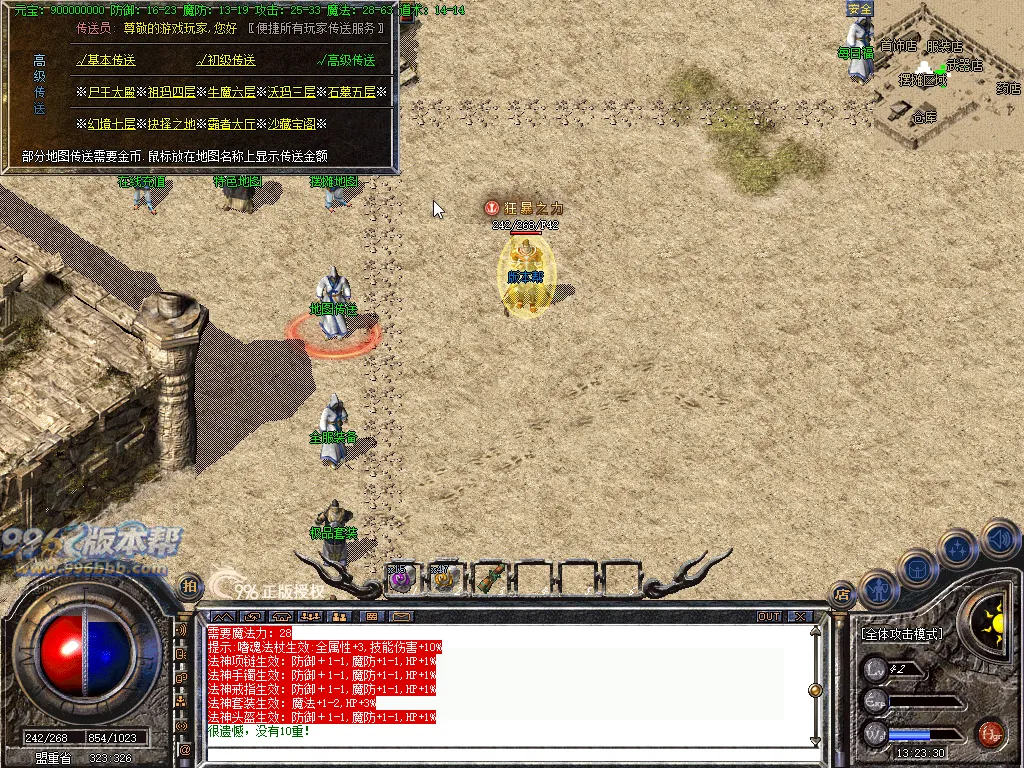Teleport to 石墓五层
This screenshot has width=1024, height=768.
(351, 92)
